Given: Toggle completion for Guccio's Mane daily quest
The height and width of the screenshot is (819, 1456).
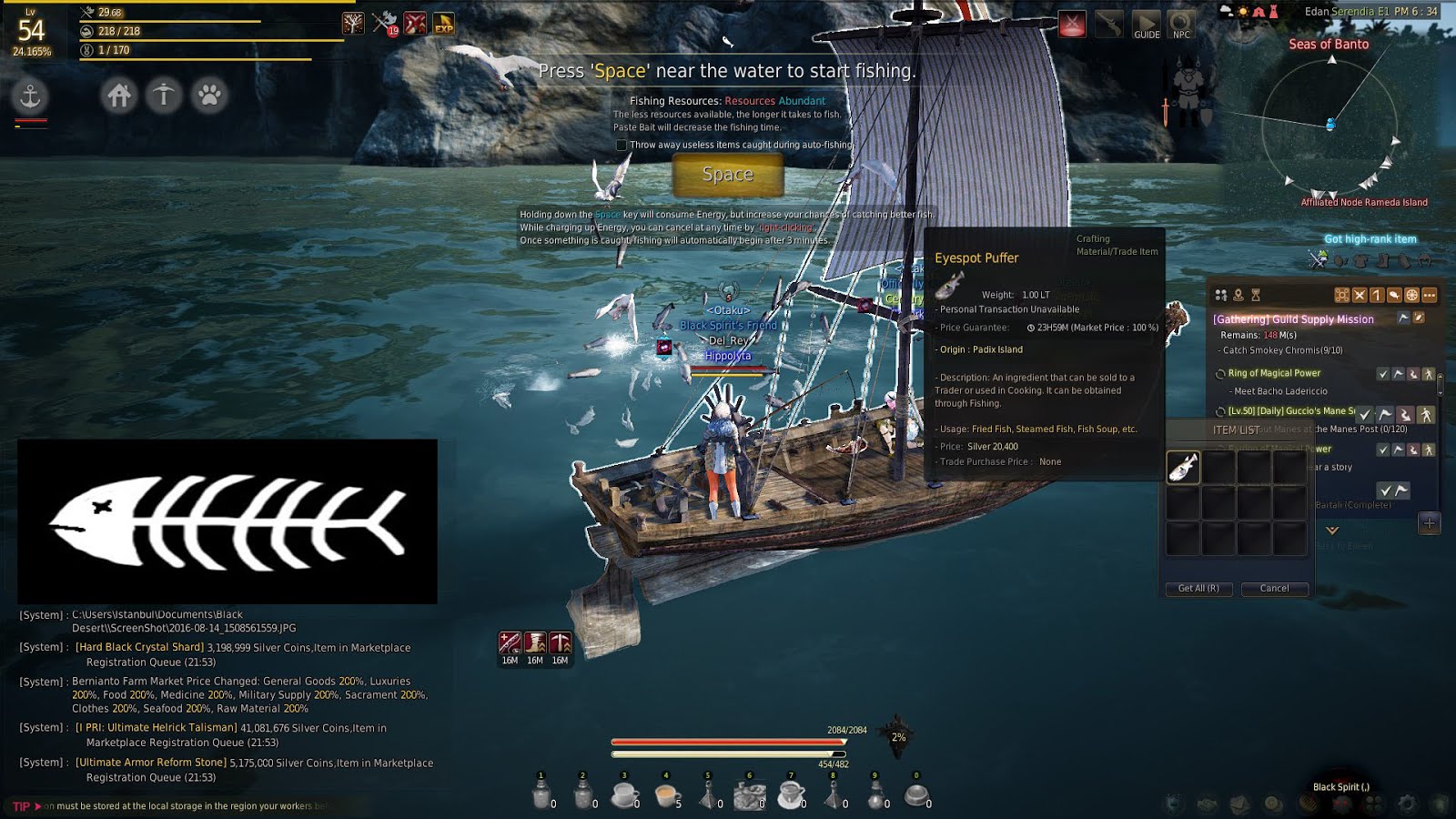Looking at the screenshot, I should click(x=1366, y=414).
